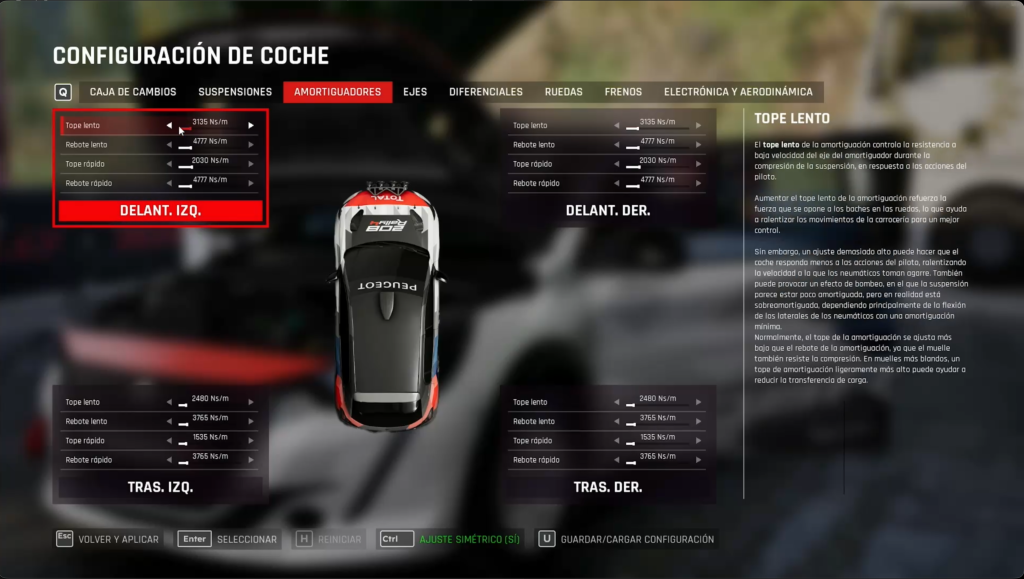Open the Suspensiones tab
Screen dimensions: 1024x579
[235, 92]
